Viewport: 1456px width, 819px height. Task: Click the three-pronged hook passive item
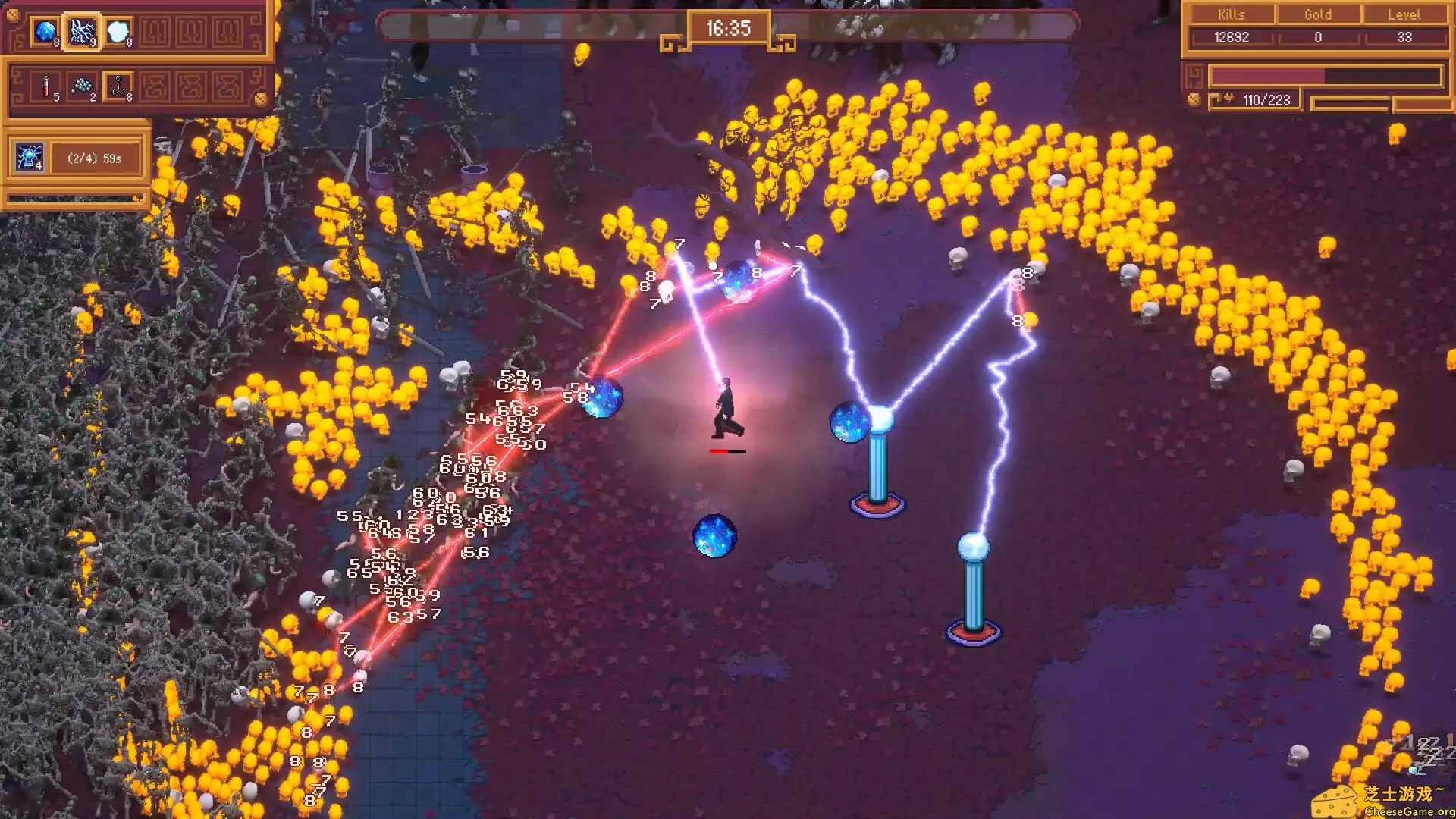118,86
